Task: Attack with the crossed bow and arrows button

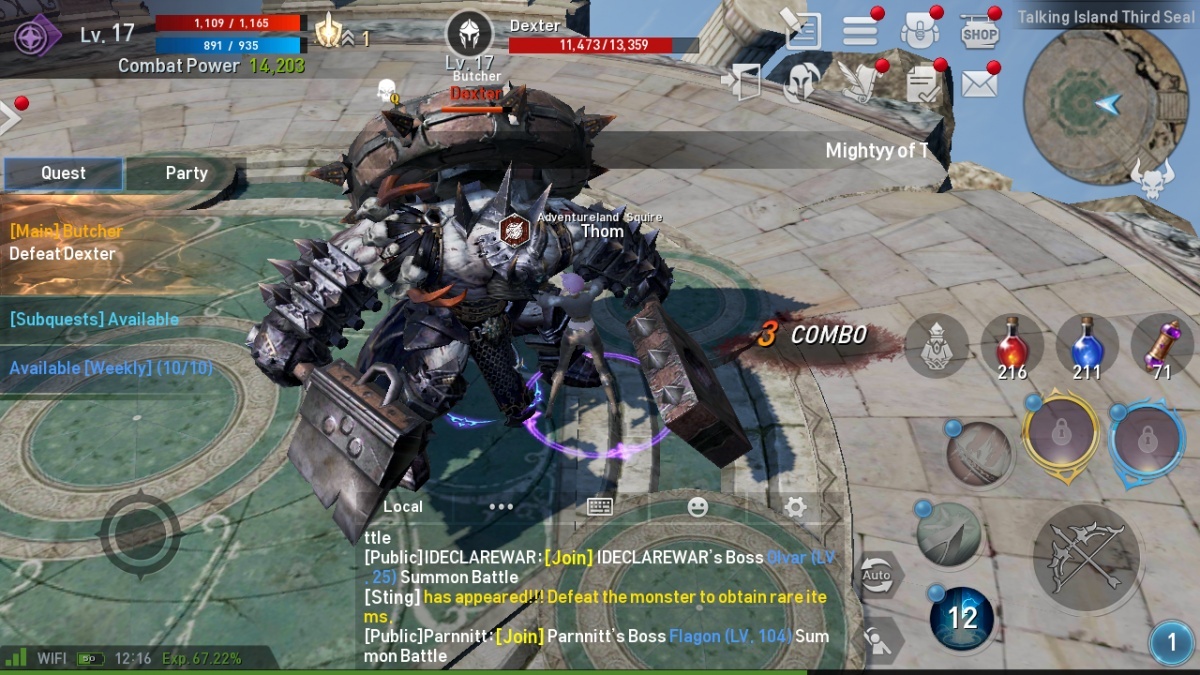Action: point(1086,559)
